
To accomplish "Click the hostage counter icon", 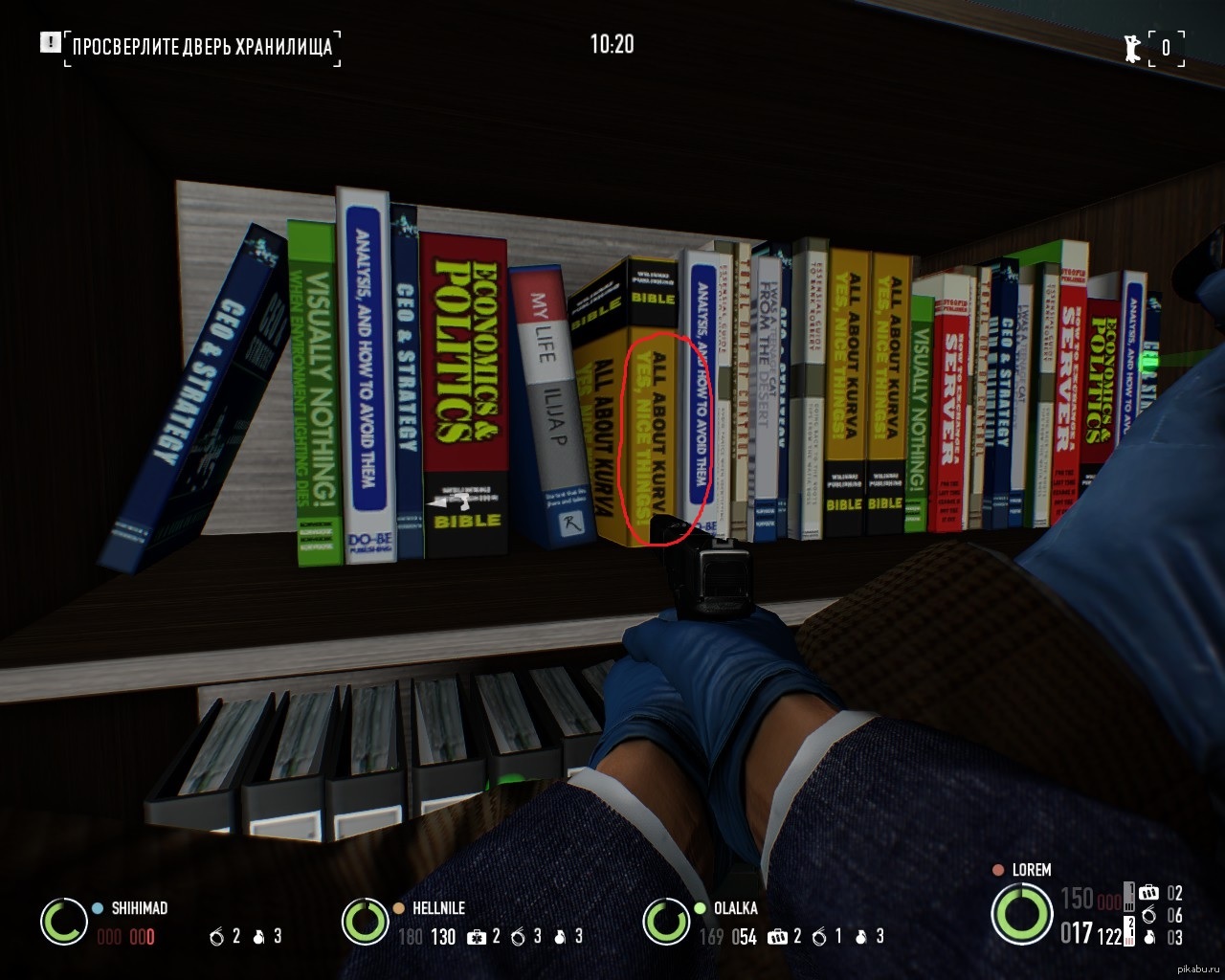I will pos(1133,47).
